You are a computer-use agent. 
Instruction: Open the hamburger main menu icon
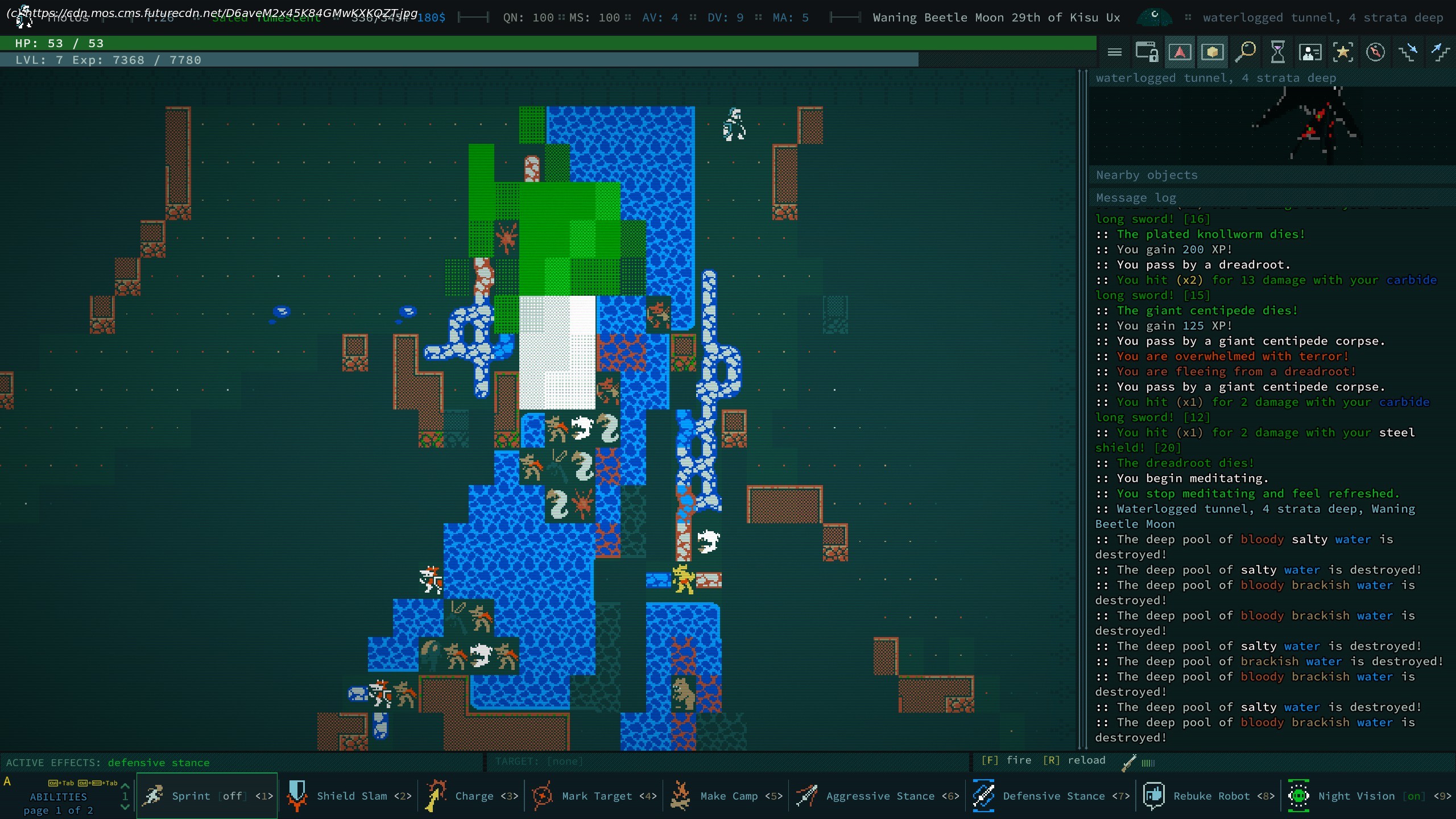pos(1115,52)
